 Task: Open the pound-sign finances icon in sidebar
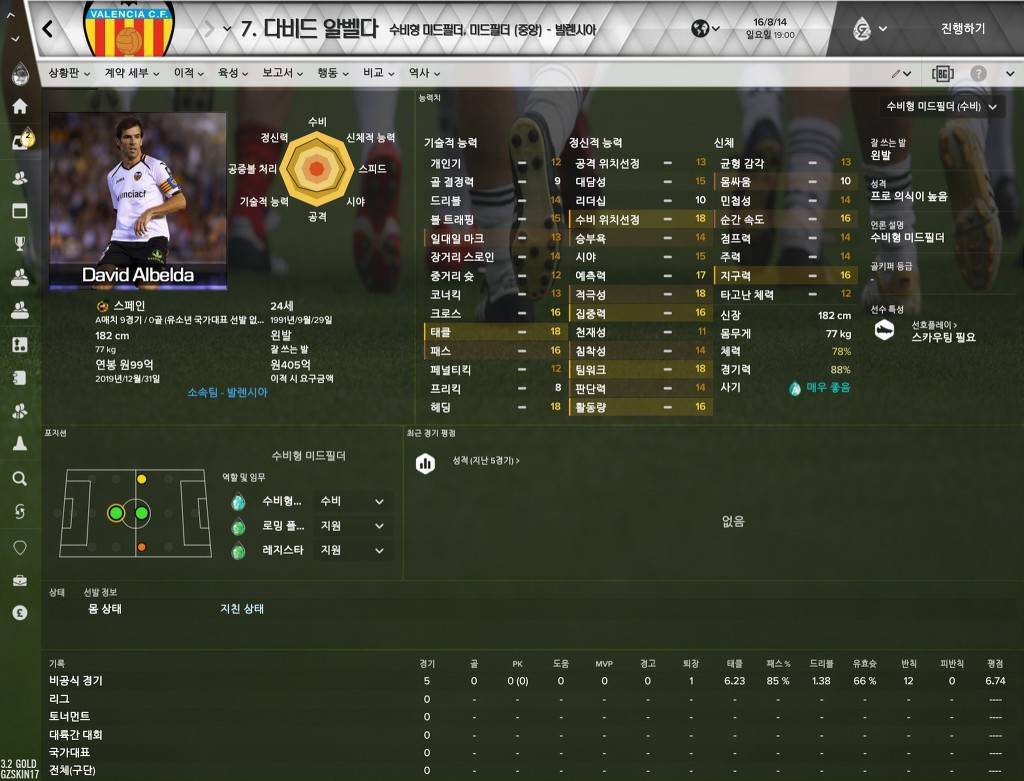pos(19,613)
